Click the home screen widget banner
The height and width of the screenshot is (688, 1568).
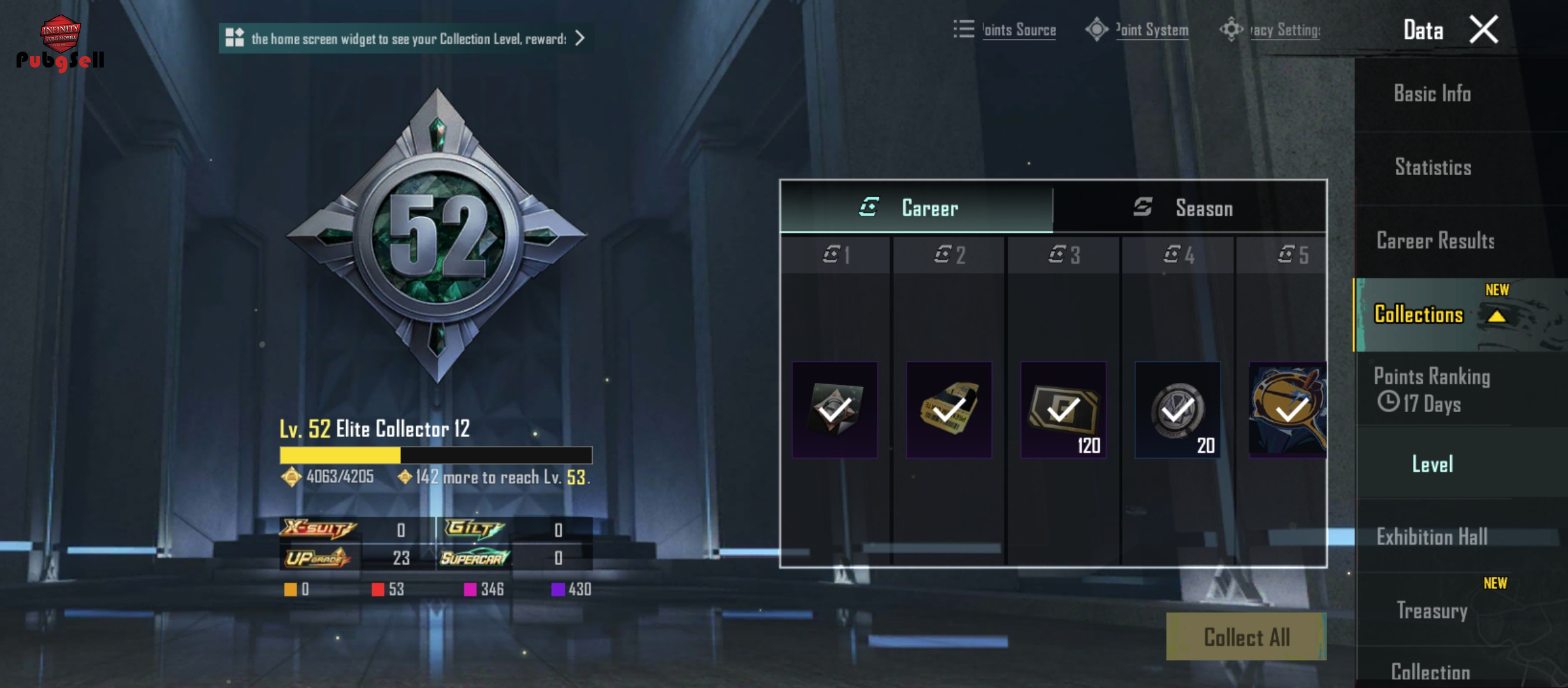405,39
